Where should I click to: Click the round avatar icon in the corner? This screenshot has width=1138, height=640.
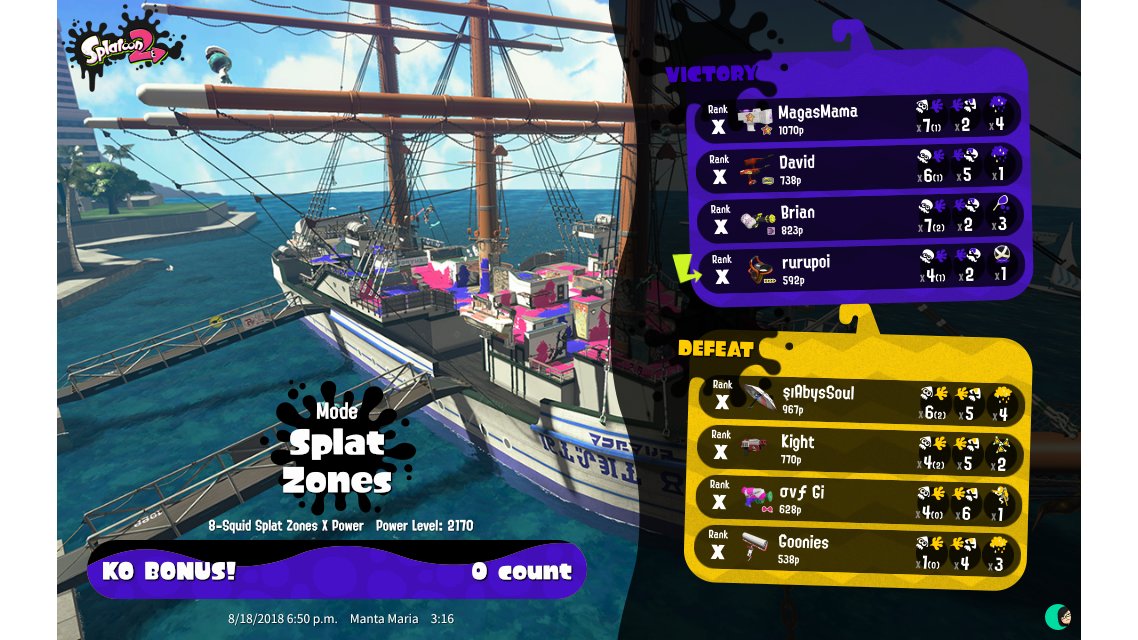pos(1058,615)
